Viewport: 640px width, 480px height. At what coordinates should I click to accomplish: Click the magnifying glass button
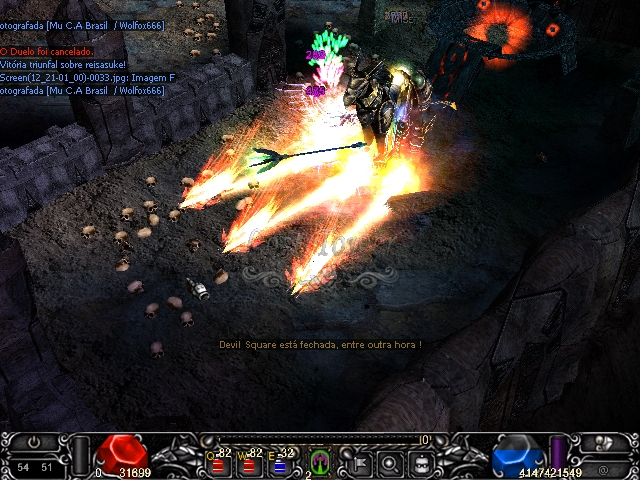point(391,462)
